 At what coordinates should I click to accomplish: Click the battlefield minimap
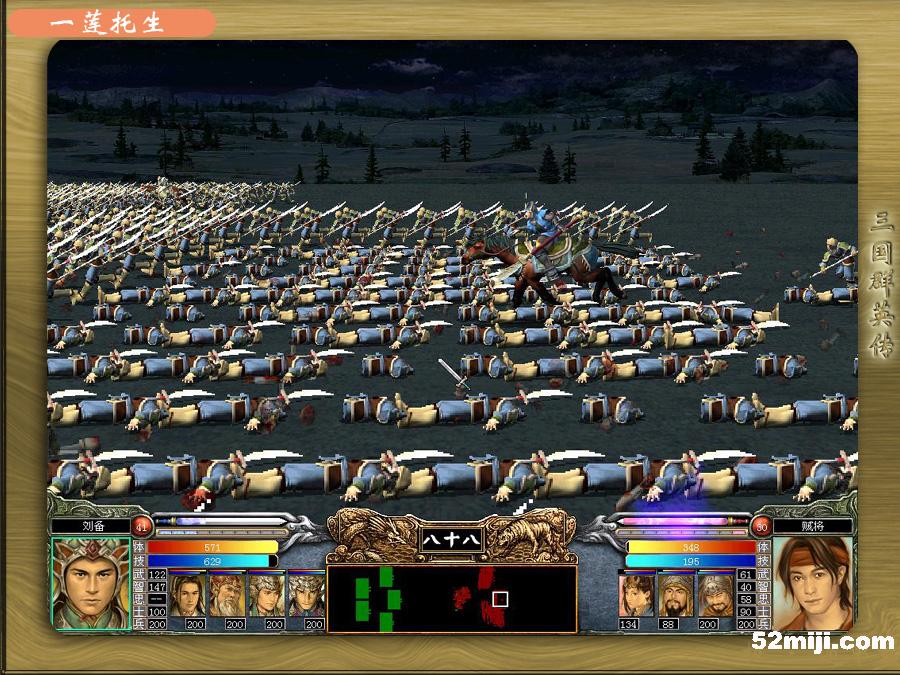tap(452, 599)
